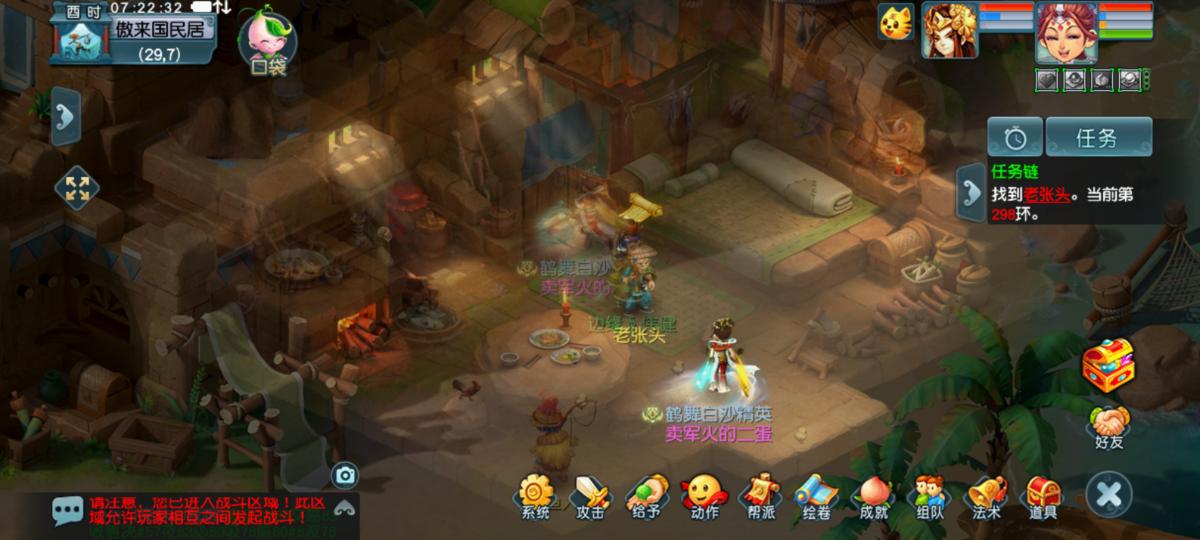Open the treasure chest reward icon
Viewport: 1200px width, 540px height.
point(1109,364)
